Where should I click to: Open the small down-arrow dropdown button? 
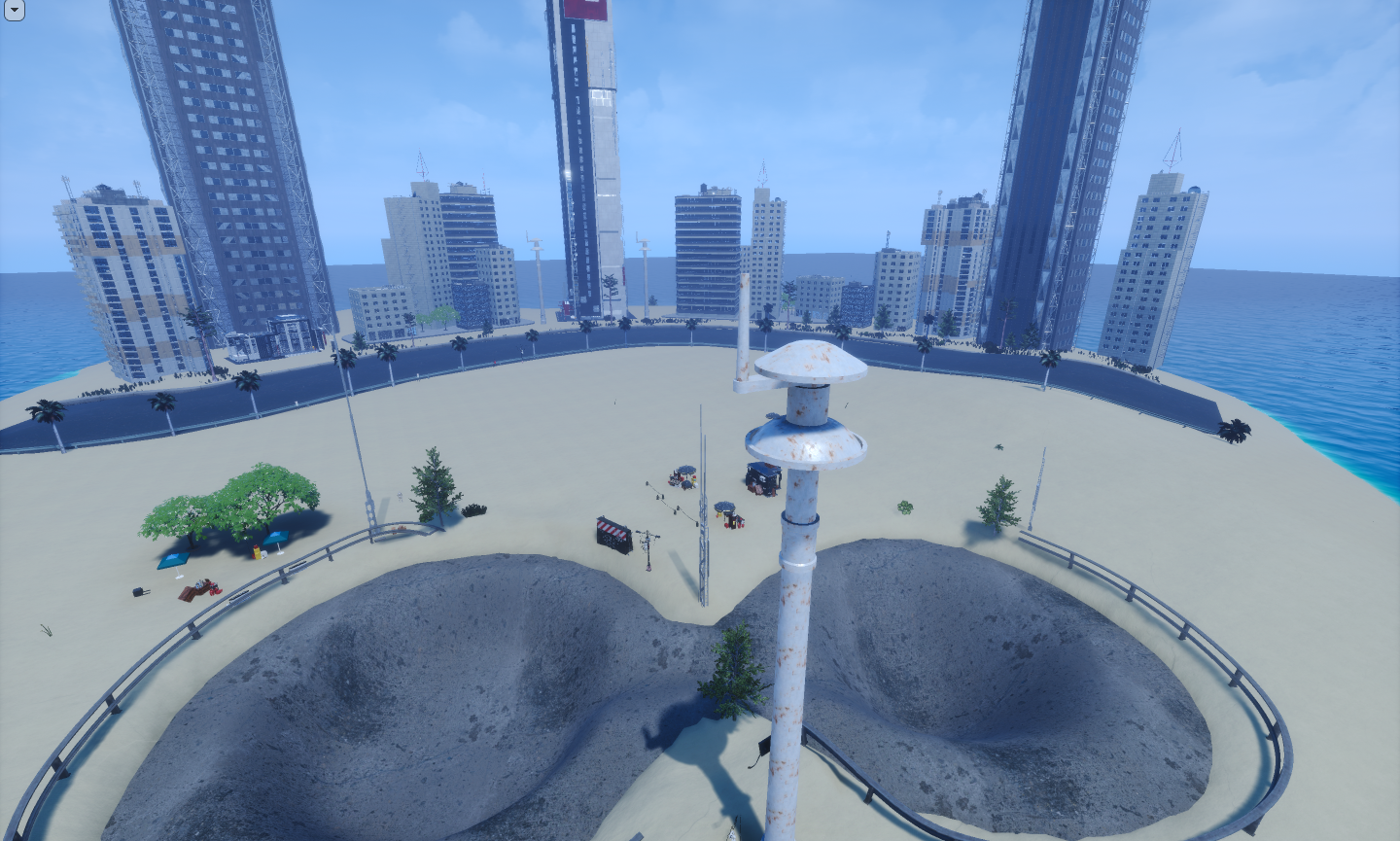click(14, 10)
